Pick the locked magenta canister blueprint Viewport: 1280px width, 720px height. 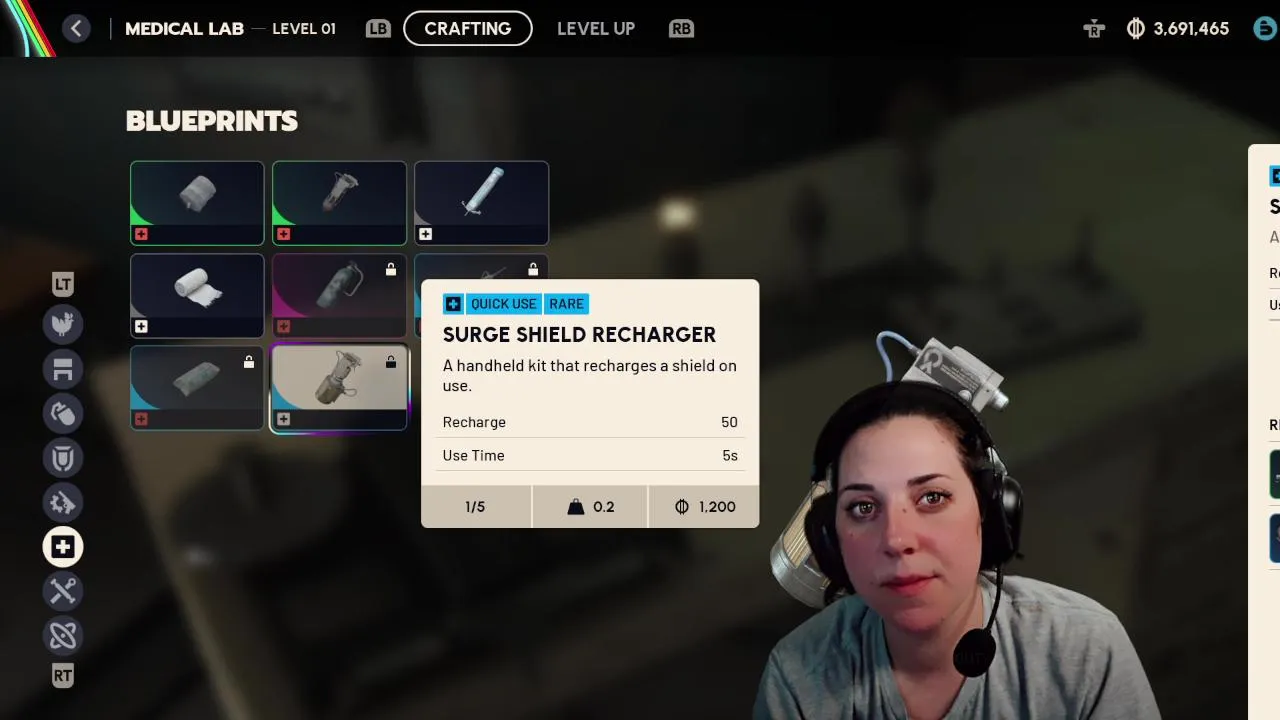pyautogui.click(x=339, y=295)
